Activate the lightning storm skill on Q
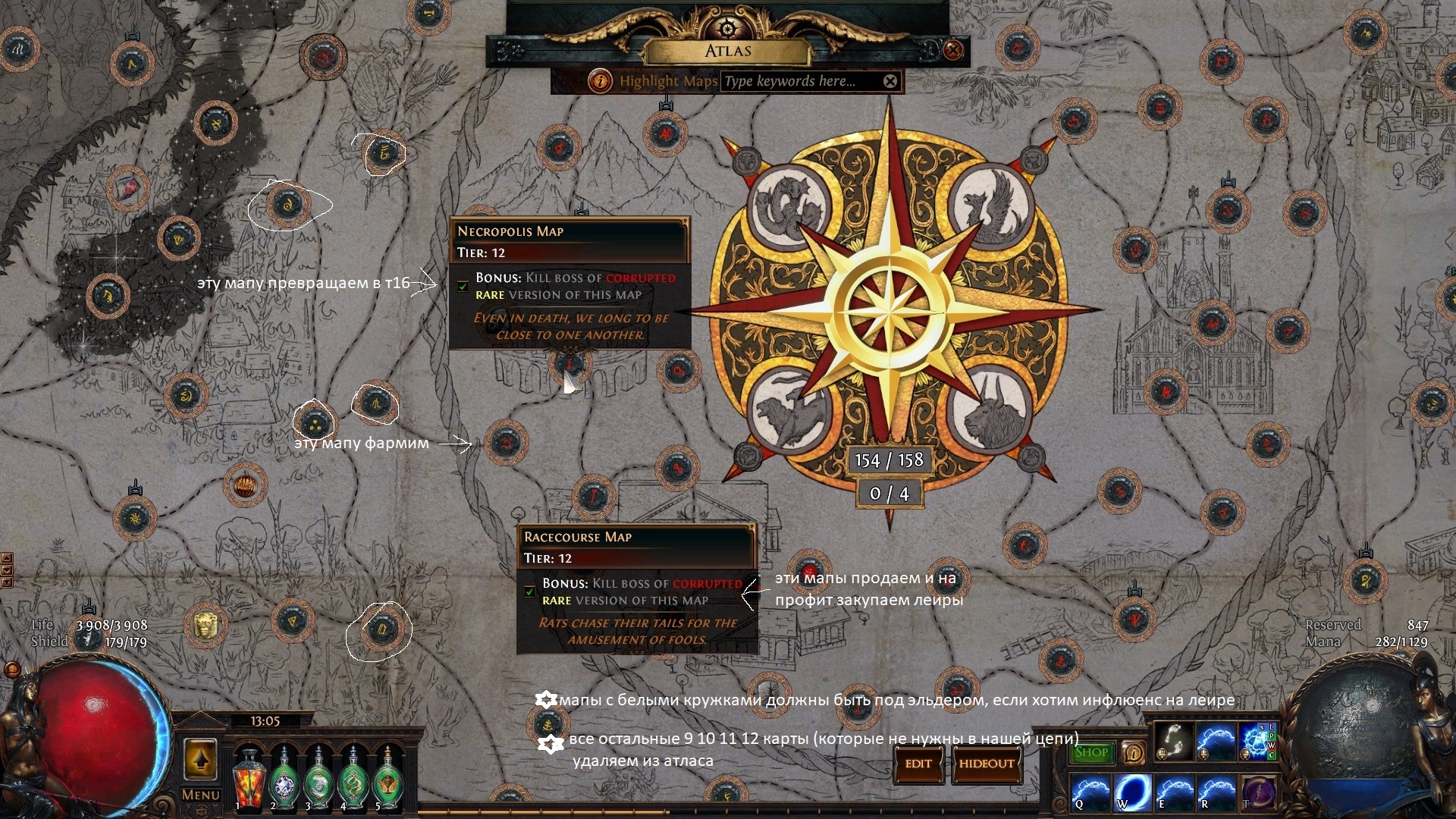 (1090, 791)
